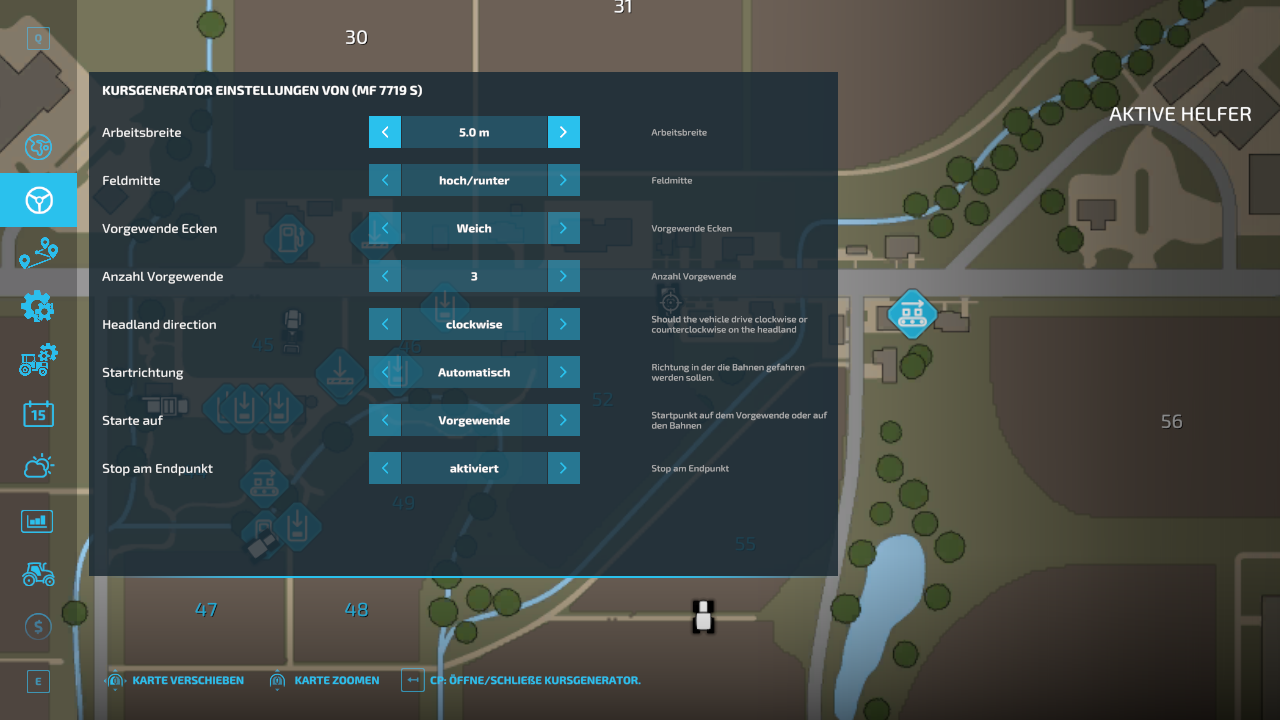Decrease the Anzahl Vorgewende value
The height and width of the screenshot is (720, 1280).
[384, 276]
